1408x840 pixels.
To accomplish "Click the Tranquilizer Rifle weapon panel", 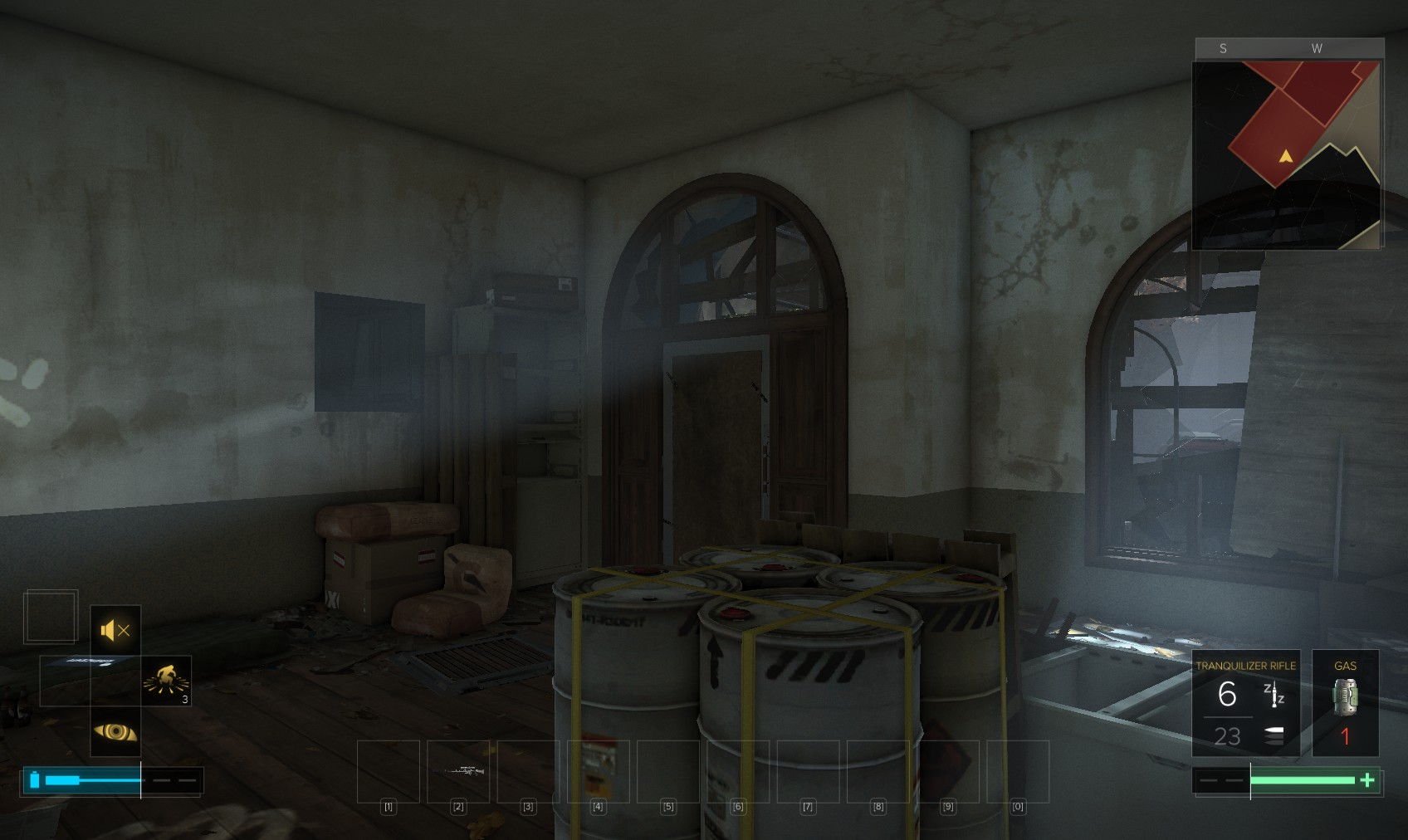I will click(x=1245, y=703).
